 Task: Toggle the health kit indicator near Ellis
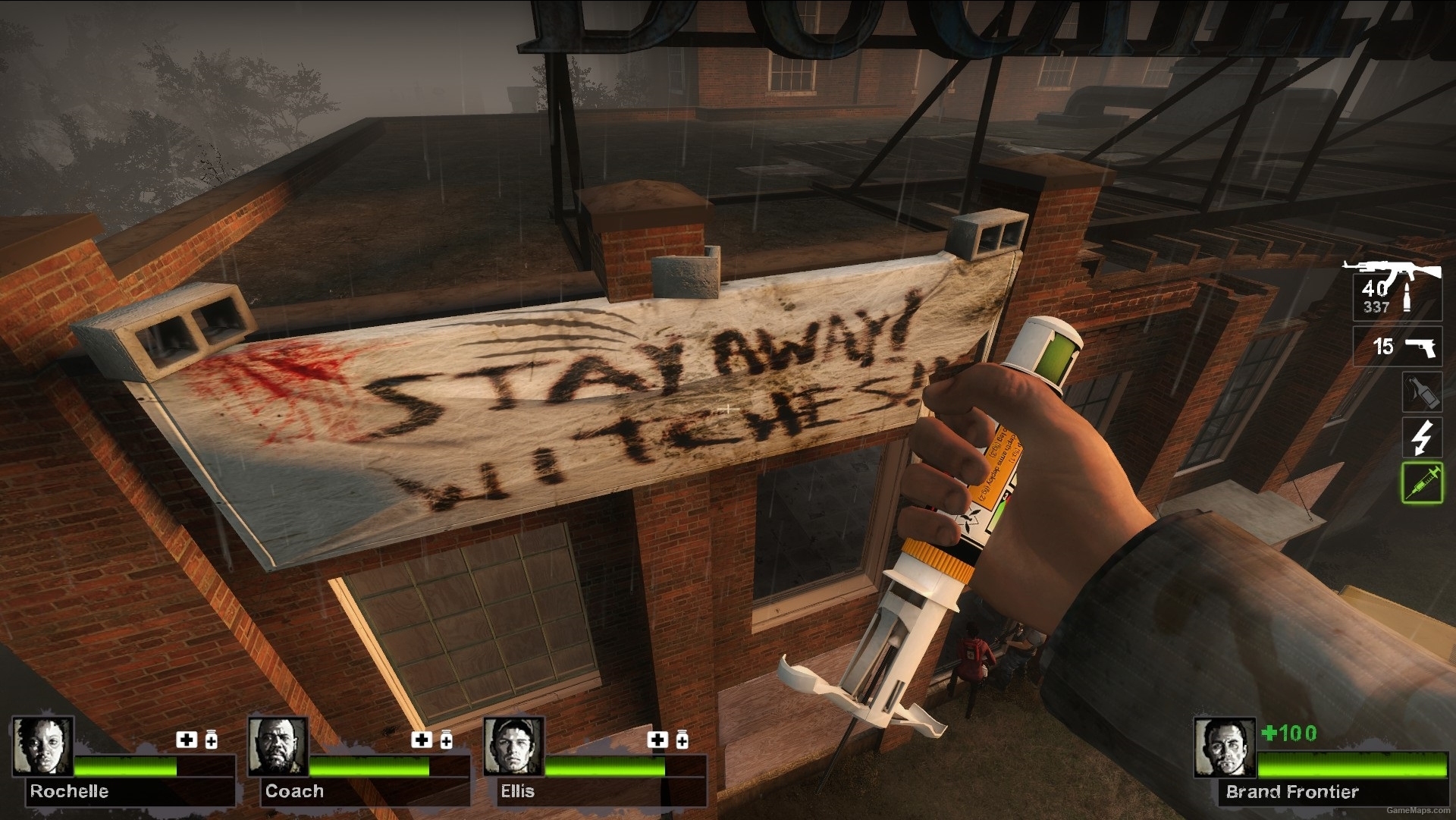click(658, 740)
